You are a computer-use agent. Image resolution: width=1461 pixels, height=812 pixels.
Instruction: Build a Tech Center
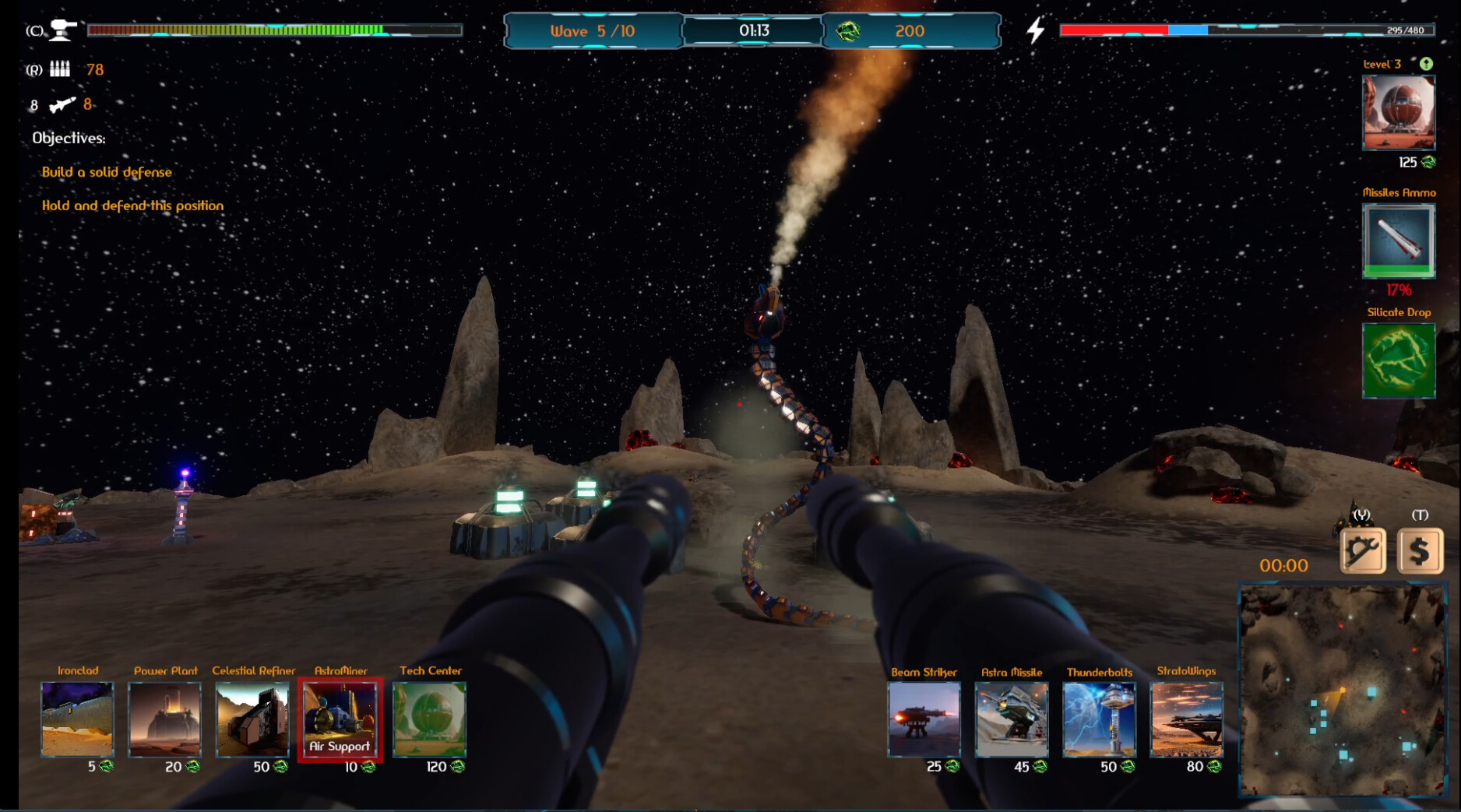click(429, 719)
